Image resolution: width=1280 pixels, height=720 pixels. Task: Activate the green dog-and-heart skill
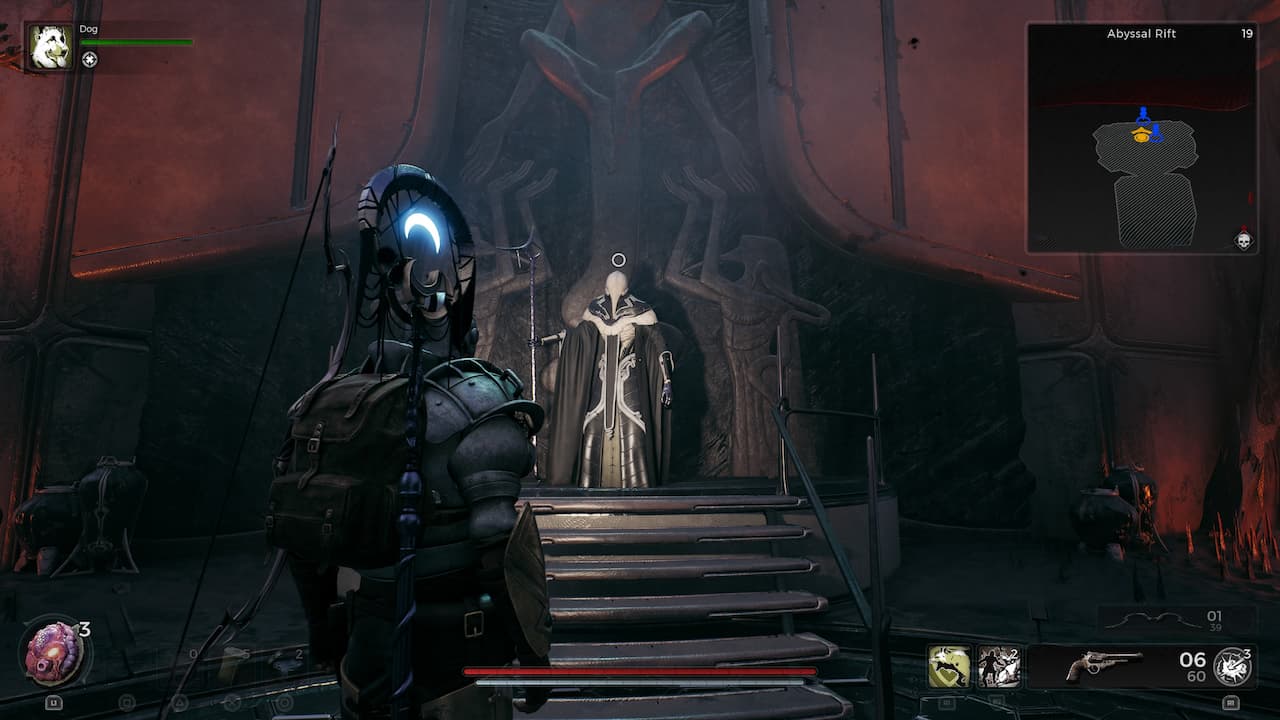pos(949,666)
